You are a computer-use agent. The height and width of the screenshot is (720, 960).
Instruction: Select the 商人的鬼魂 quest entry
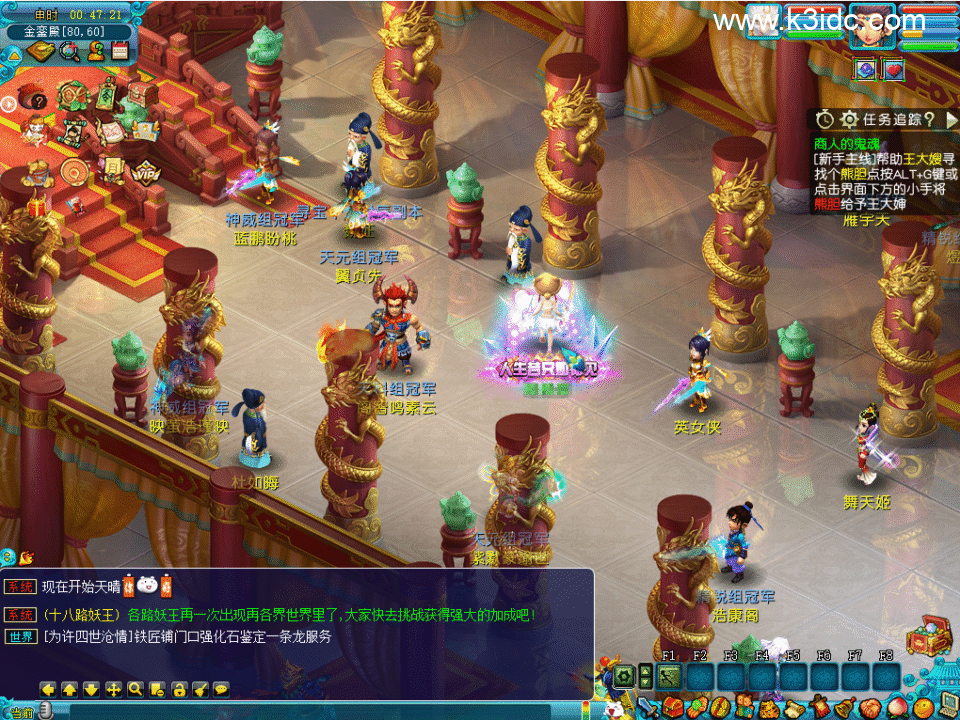847,143
